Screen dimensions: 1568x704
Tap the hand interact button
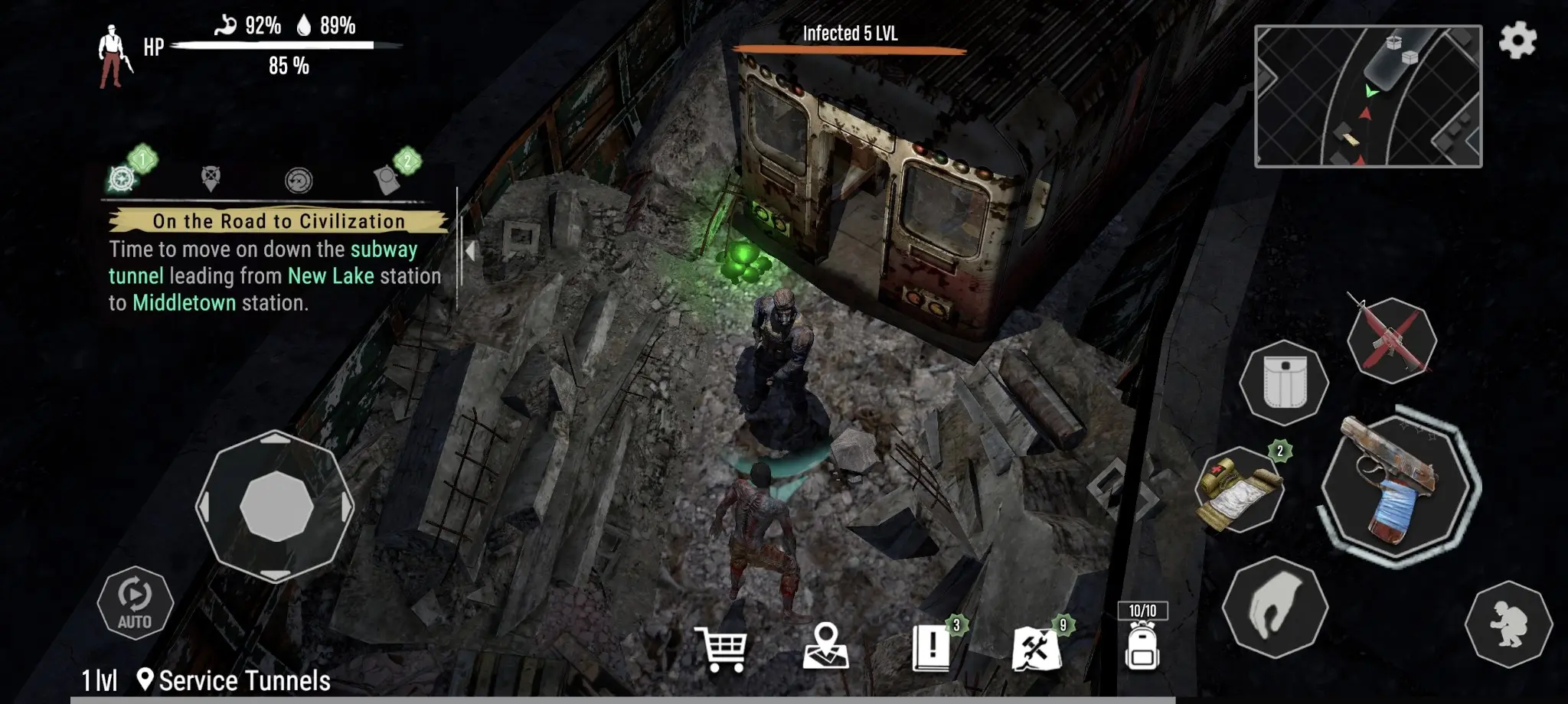(x=1274, y=607)
